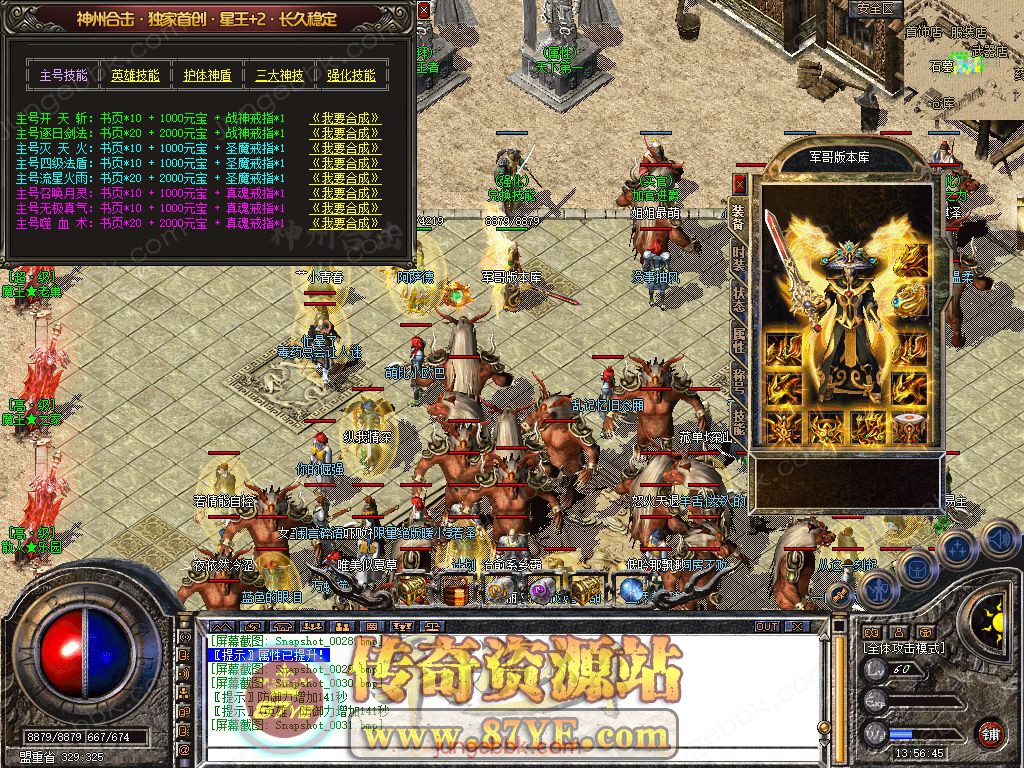Switch to the 英雄技能 tab
1024x768 pixels.
pyautogui.click(x=135, y=75)
